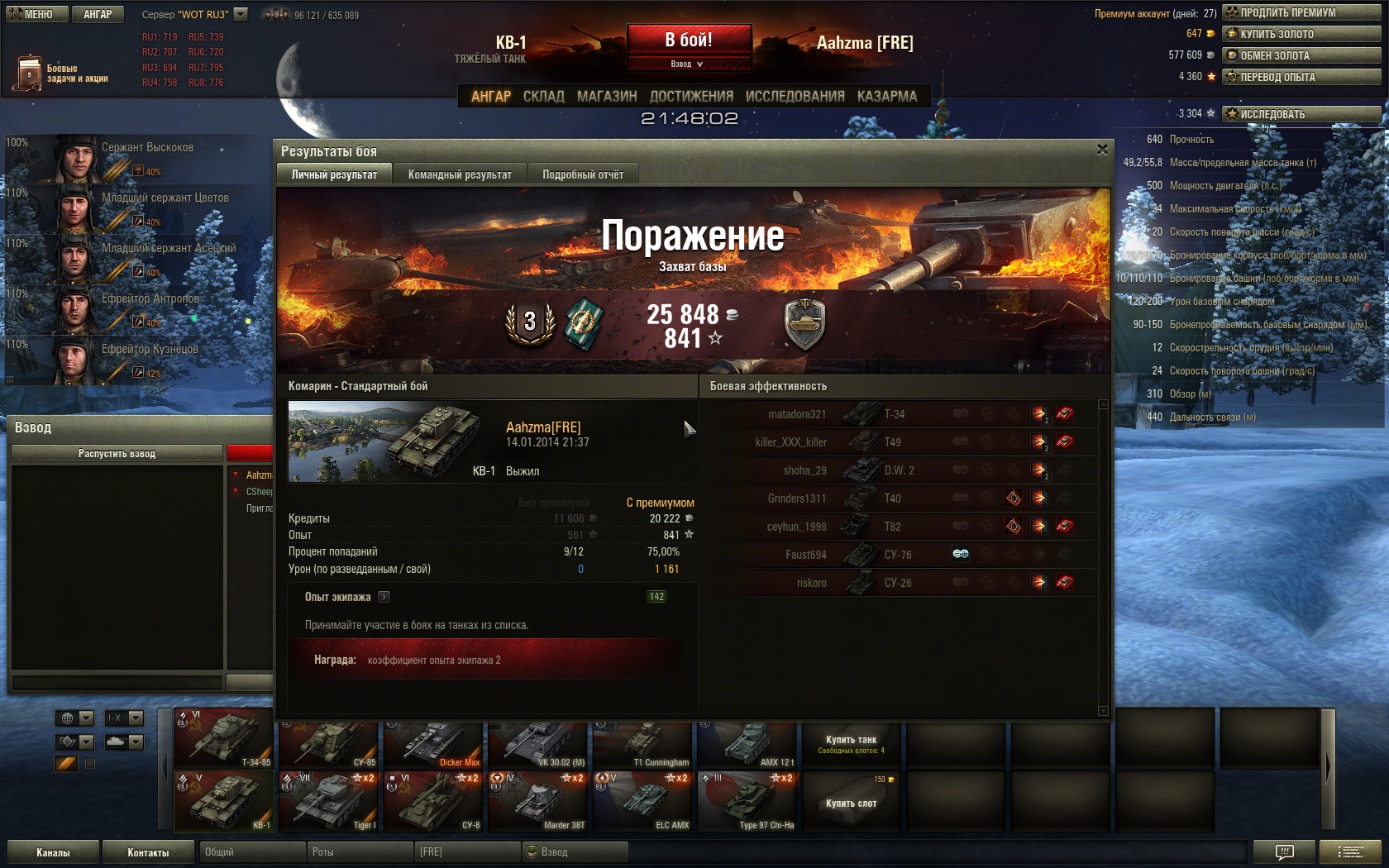Expand the server selection dropdown
Image resolution: width=1389 pixels, height=868 pixels.
(x=241, y=14)
